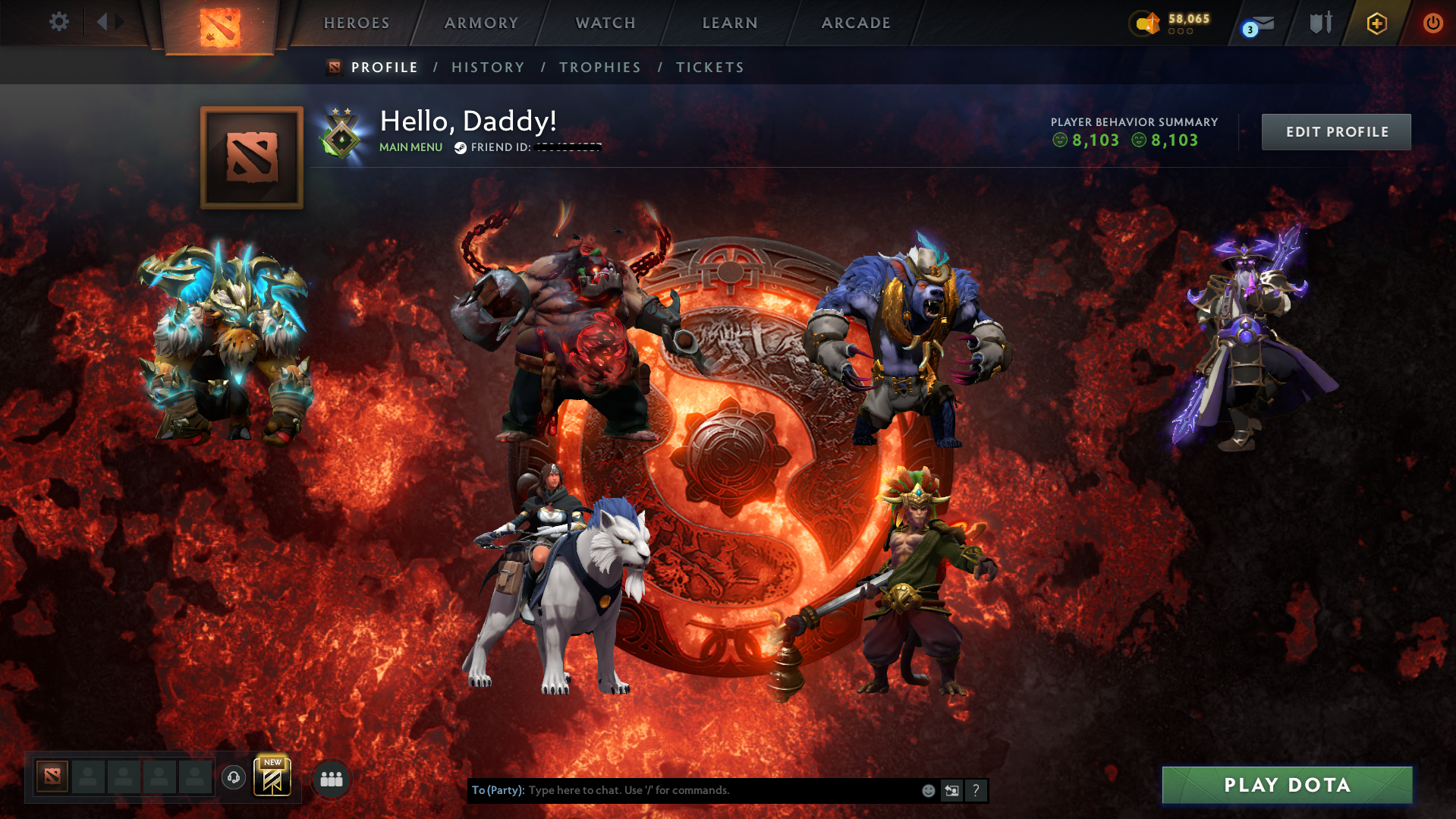Click an empty party slot thumbnail
Viewport: 1456px width, 819px height.
click(89, 778)
